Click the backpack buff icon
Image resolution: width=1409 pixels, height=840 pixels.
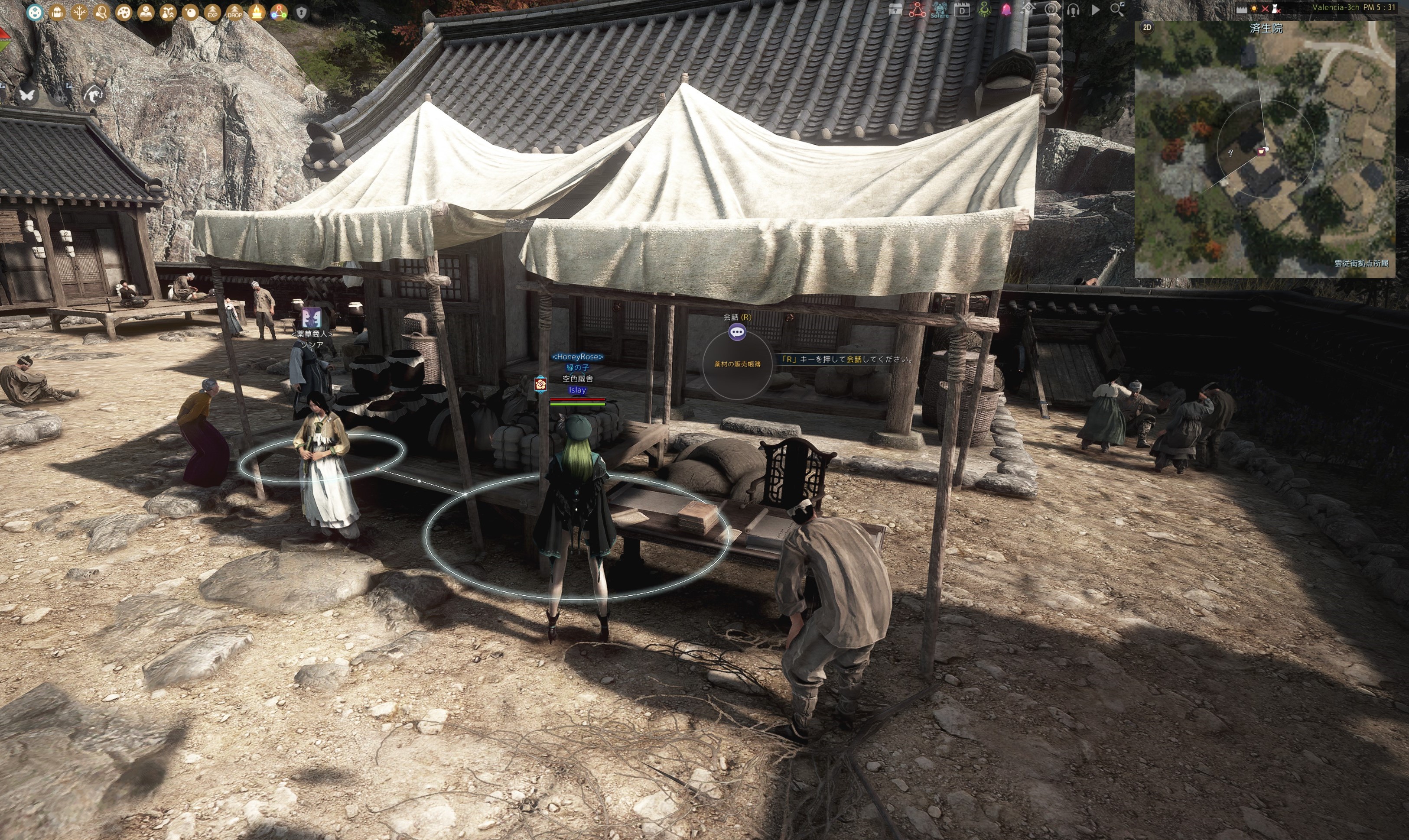[57, 13]
